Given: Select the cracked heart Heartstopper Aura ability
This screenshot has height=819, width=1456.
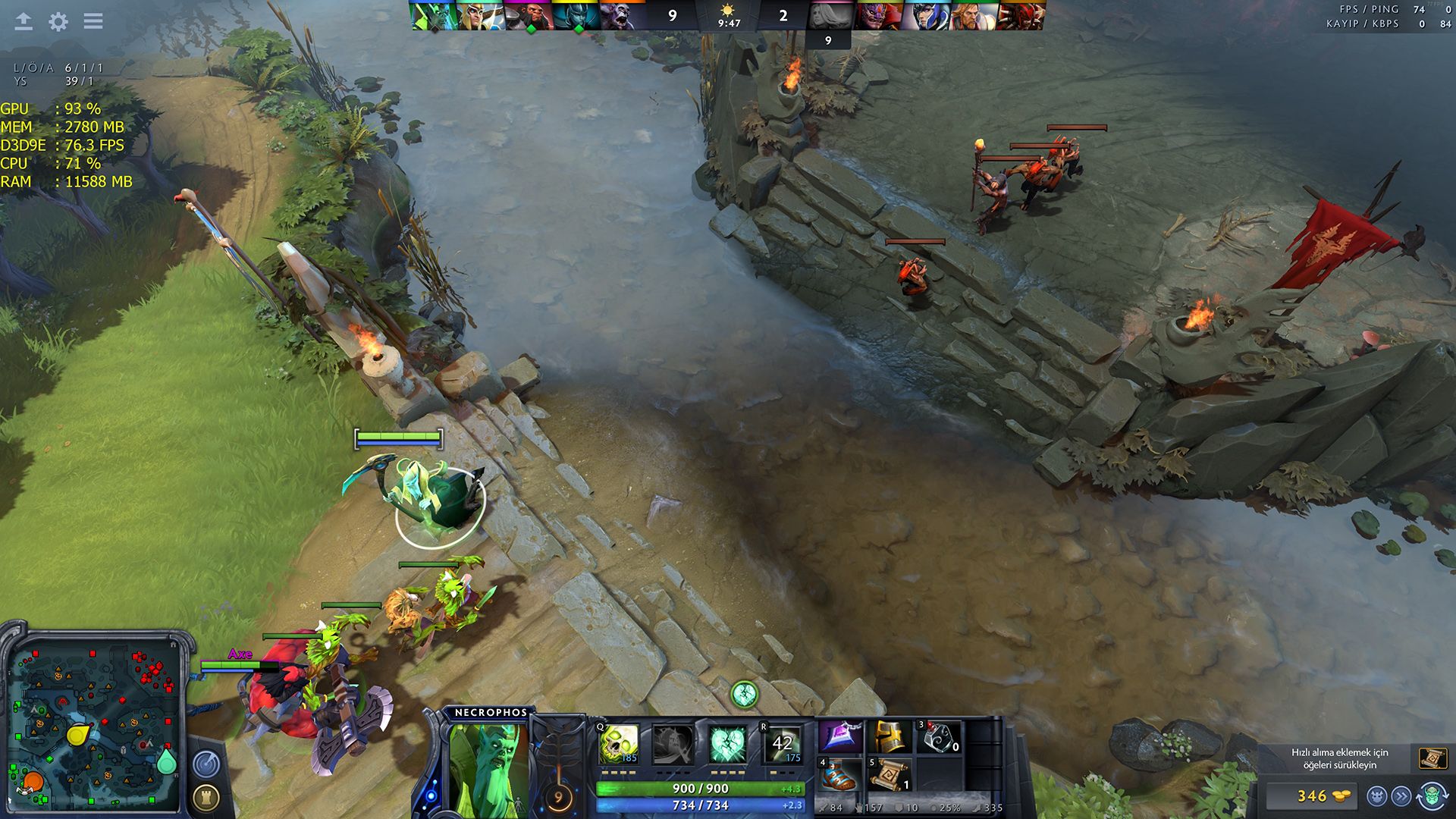Looking at the screenshot, I should tap(727, 744).
